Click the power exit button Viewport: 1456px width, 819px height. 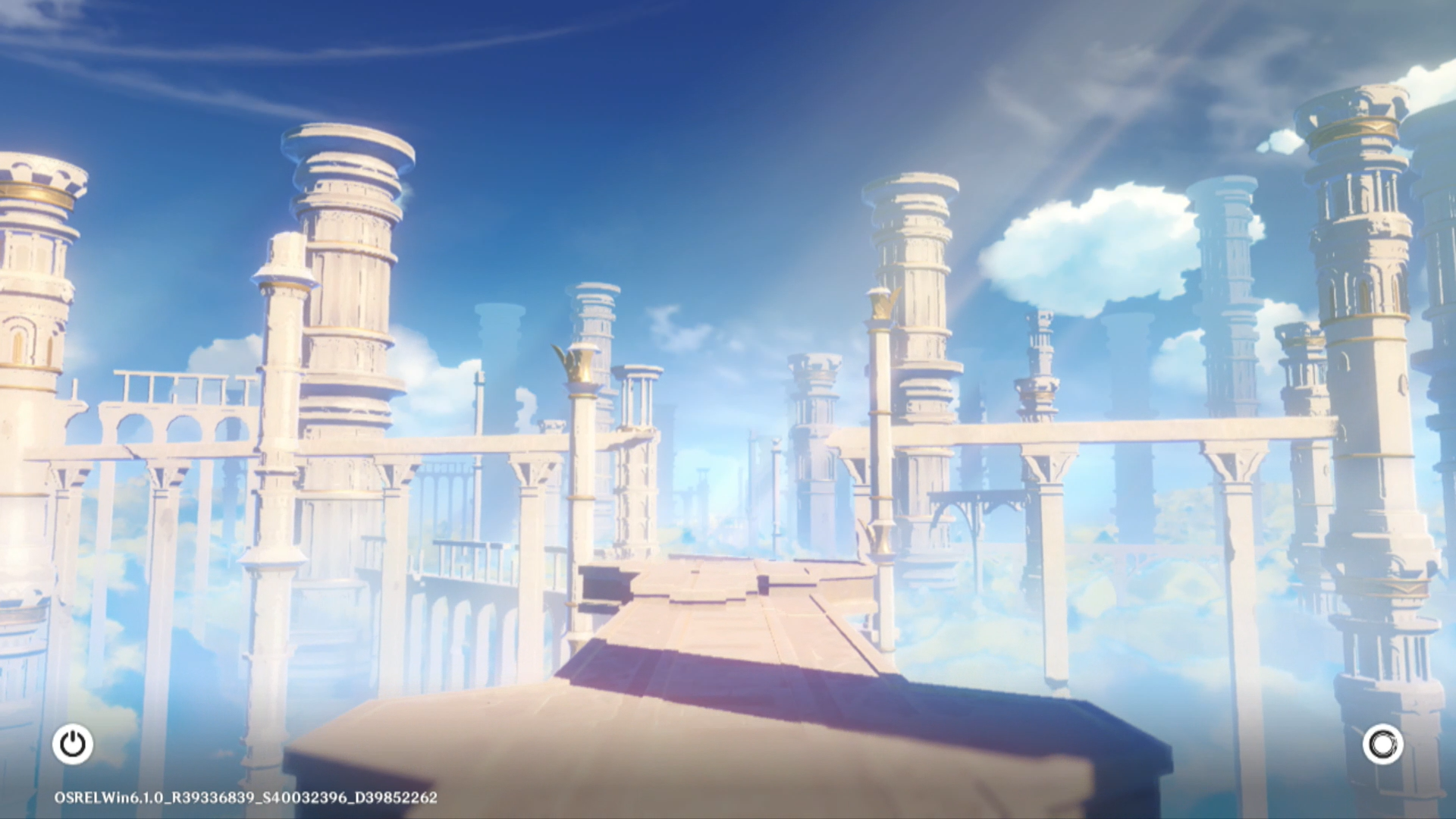(x=73, y=744)
